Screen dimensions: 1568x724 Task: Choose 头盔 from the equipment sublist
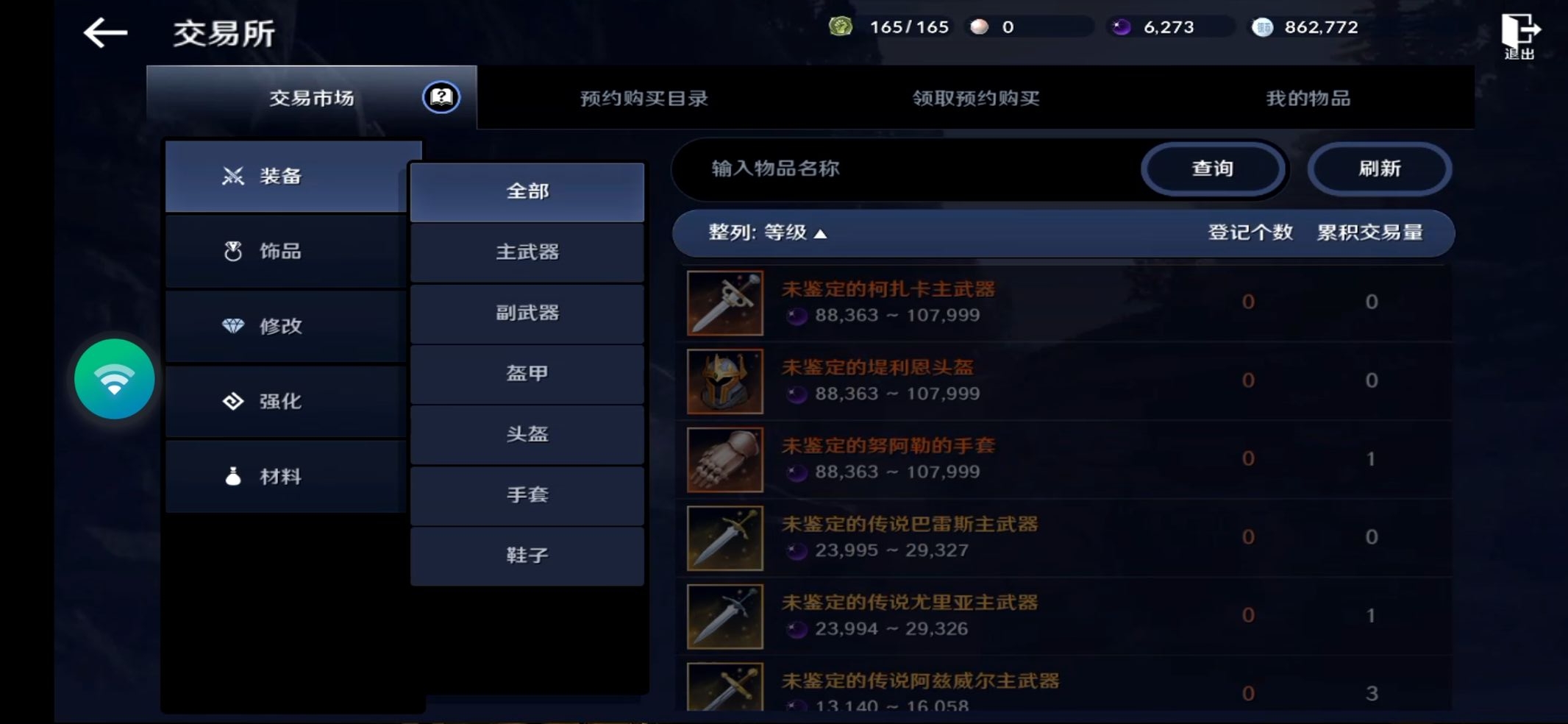527,435
